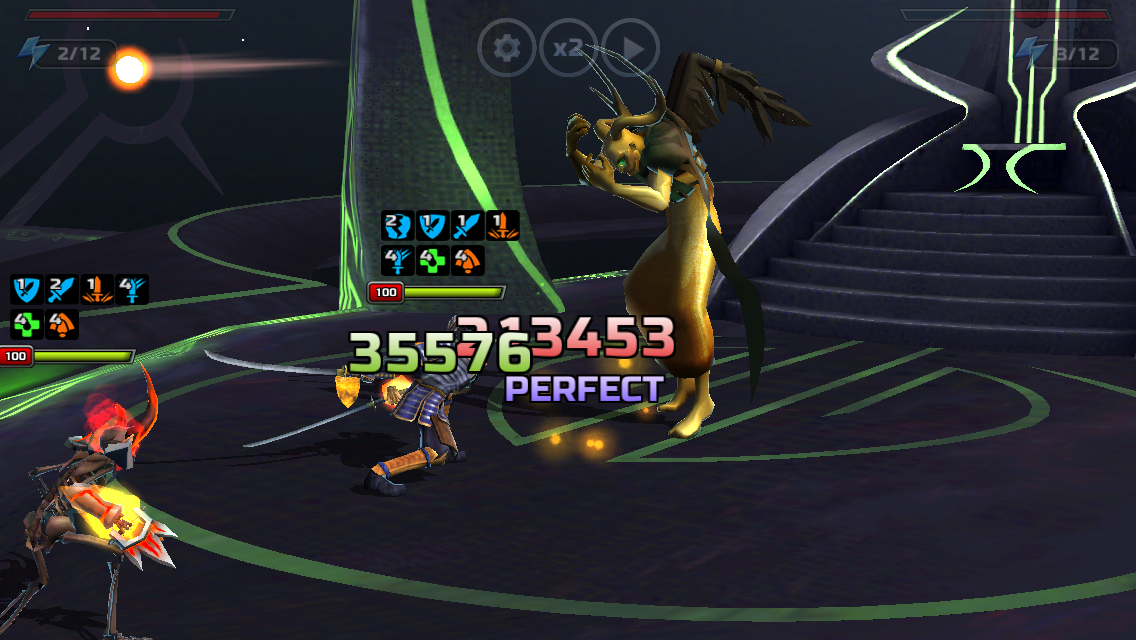This screenshot has width=1136, height=640.
Task: Tap the auto-play arrow button
Action: point(630,47)
